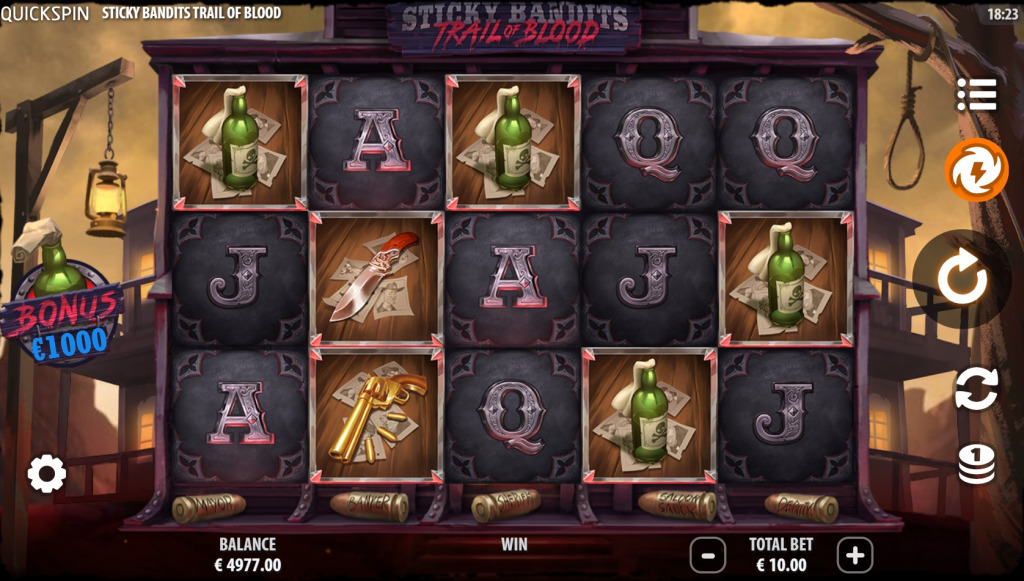1024x581 pixels.
Task: Activate the orange lightning fast-play button
Action: pyautogui.click(x=976, y=170)
